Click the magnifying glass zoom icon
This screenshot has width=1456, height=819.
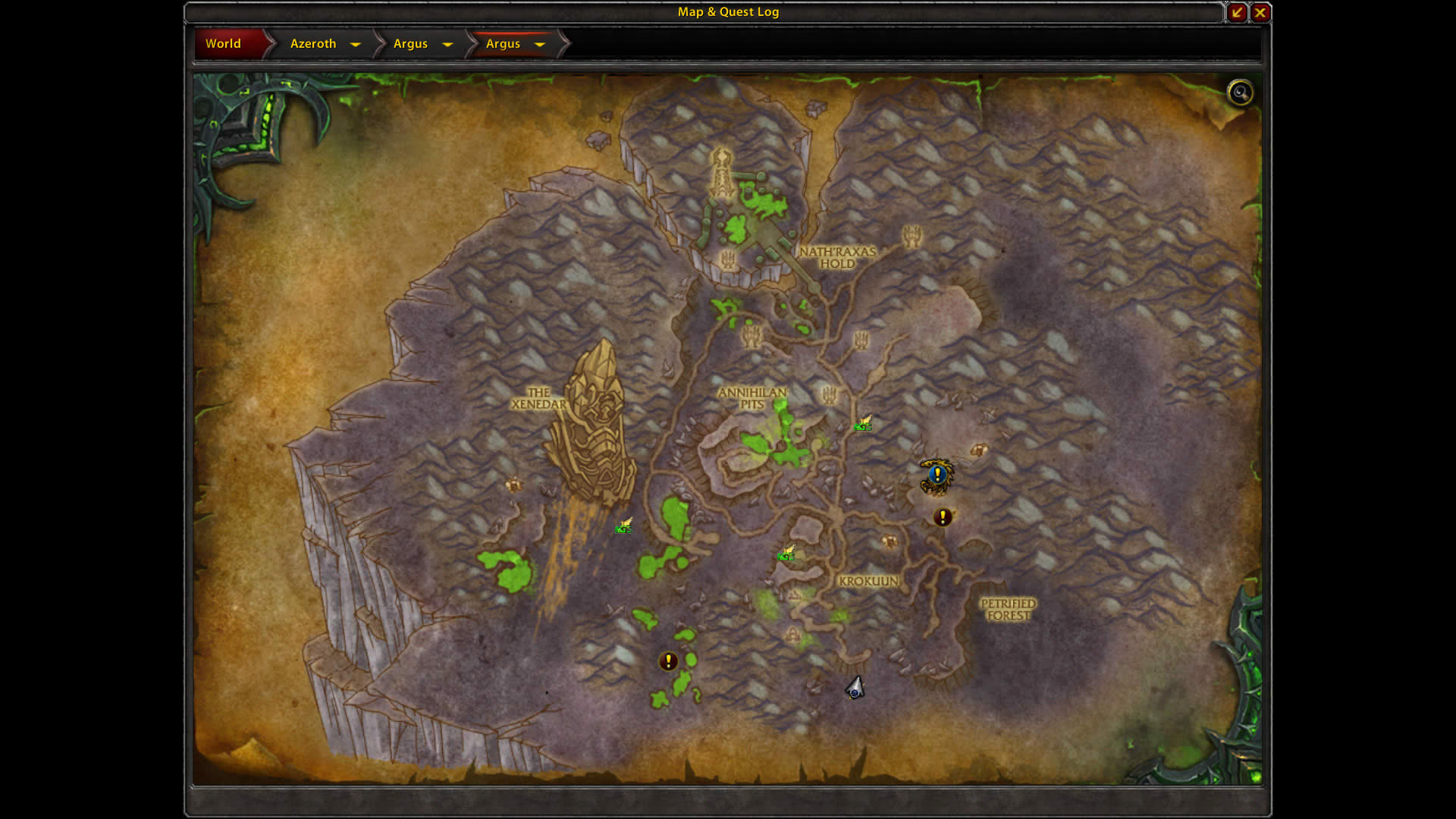[x=1241, y=93]
